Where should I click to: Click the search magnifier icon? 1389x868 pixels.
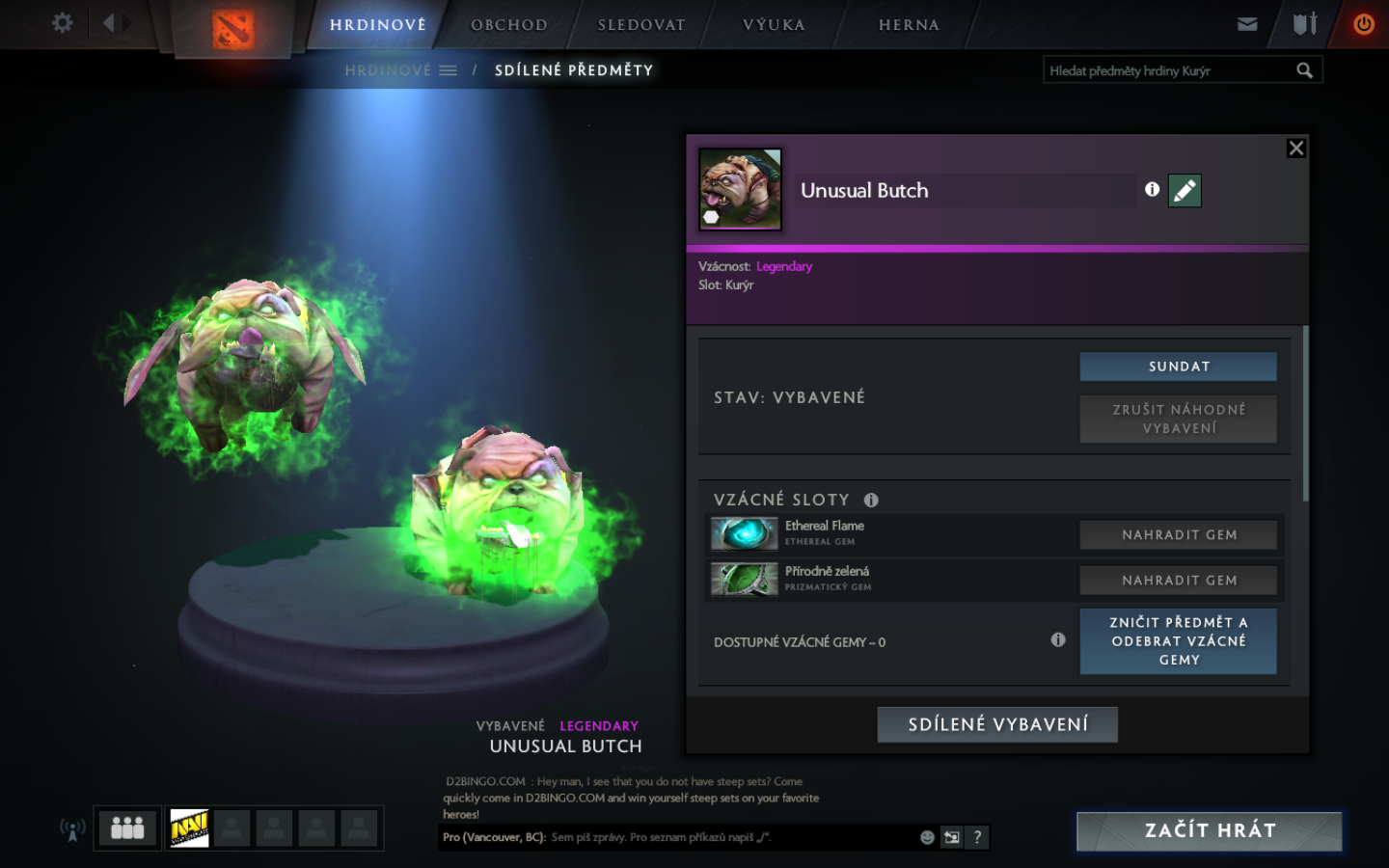[1305, 69]
